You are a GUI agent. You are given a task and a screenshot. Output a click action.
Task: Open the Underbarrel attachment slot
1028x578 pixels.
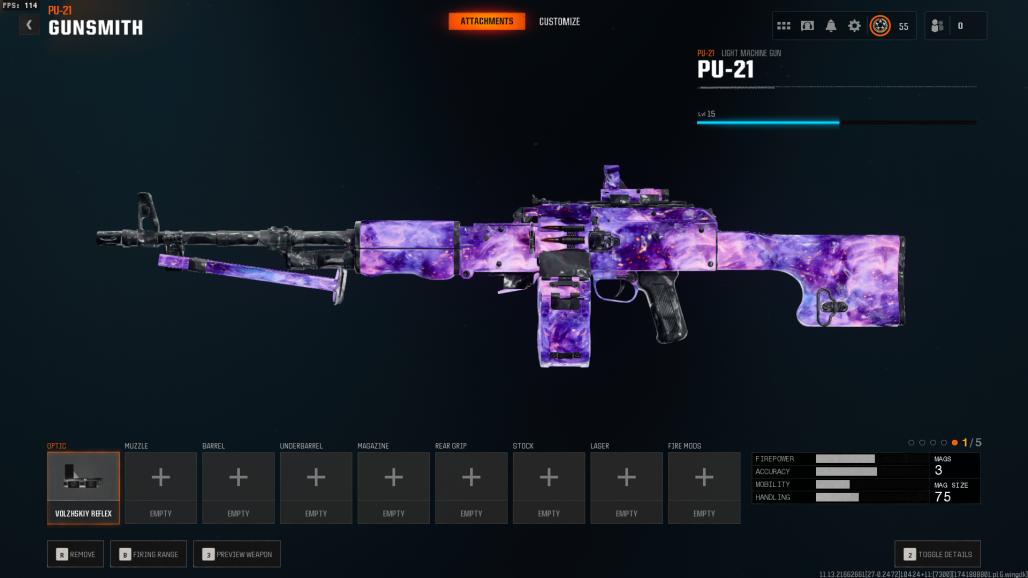pyautogui.click(x=316, y=487)
